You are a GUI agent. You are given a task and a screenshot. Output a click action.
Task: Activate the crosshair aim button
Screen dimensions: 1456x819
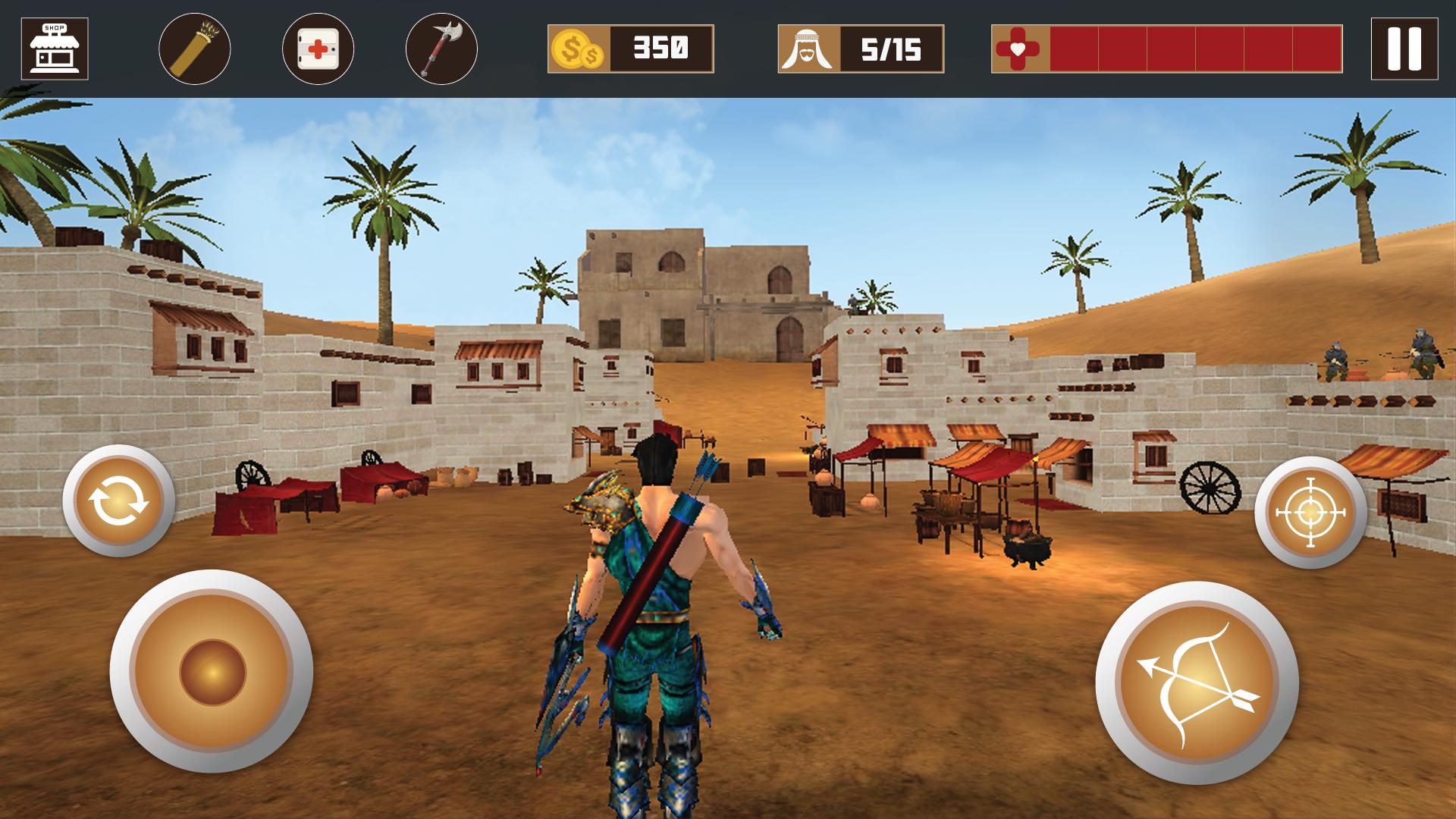(1310, 513)
